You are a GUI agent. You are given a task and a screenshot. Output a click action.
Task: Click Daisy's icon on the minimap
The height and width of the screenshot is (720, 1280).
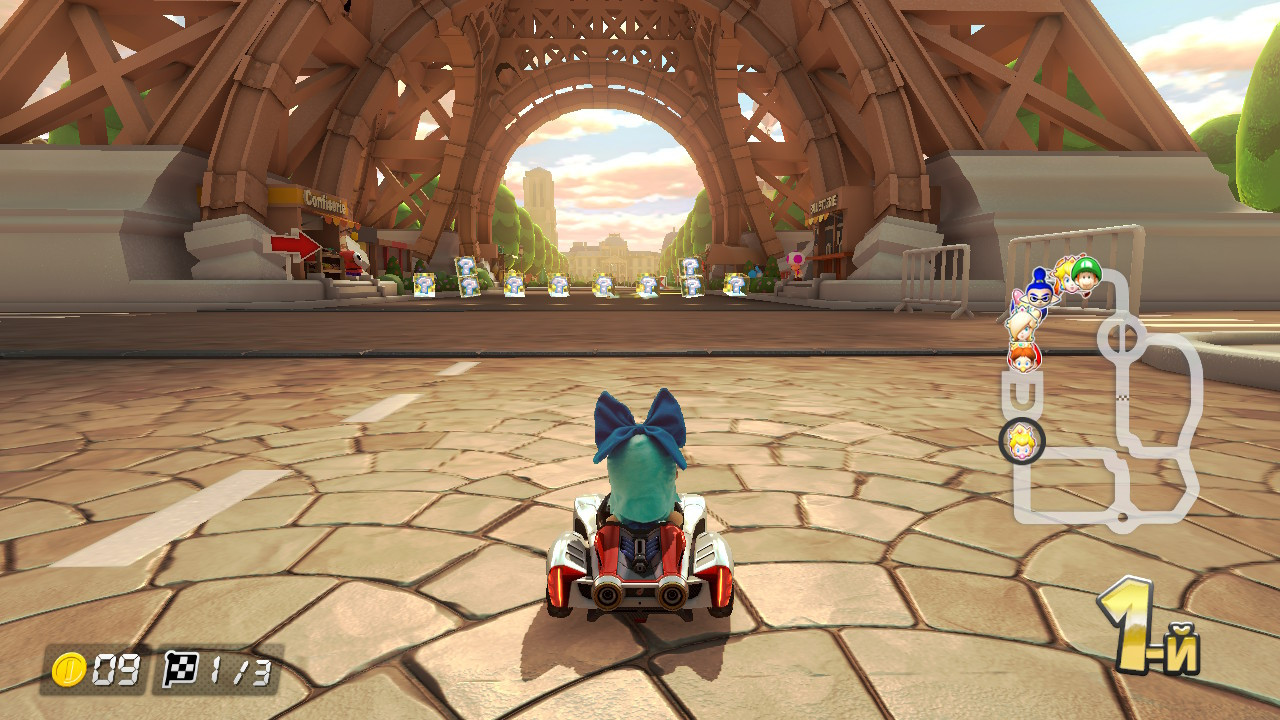[1022, 358]
